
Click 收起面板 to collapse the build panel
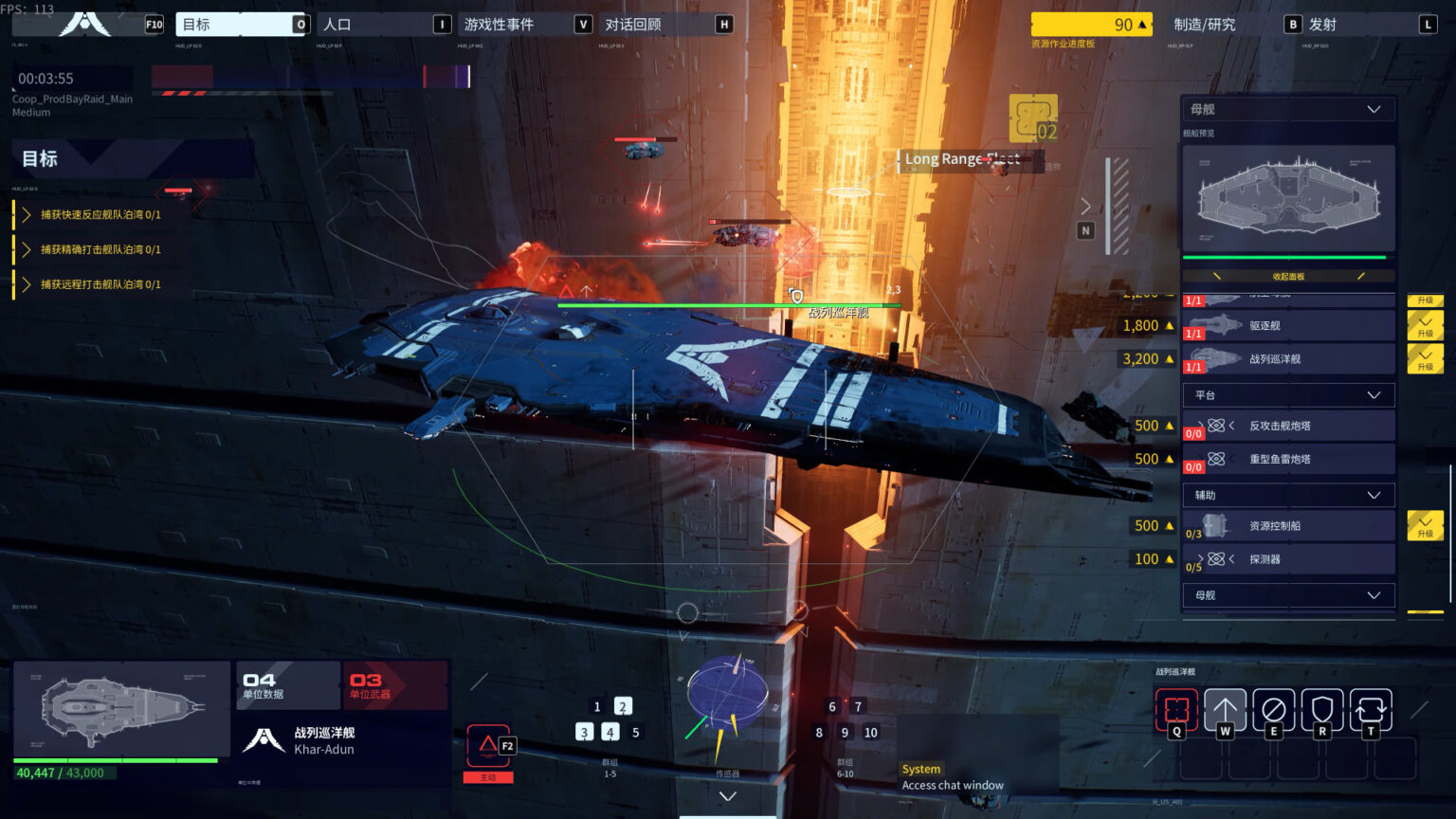(1287, 276)
